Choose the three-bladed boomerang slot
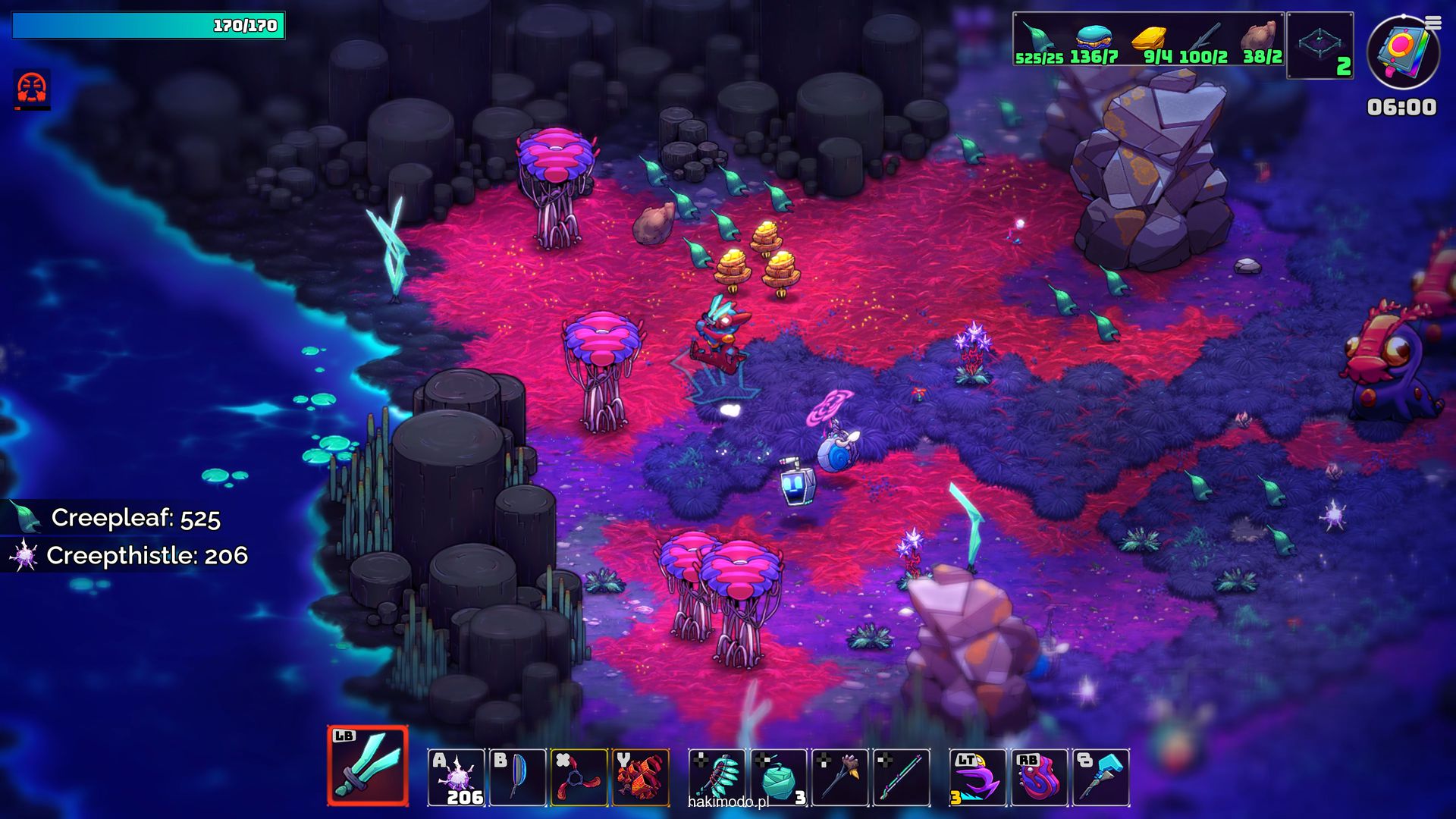The image size is (1456, 819). coord(579,777)
